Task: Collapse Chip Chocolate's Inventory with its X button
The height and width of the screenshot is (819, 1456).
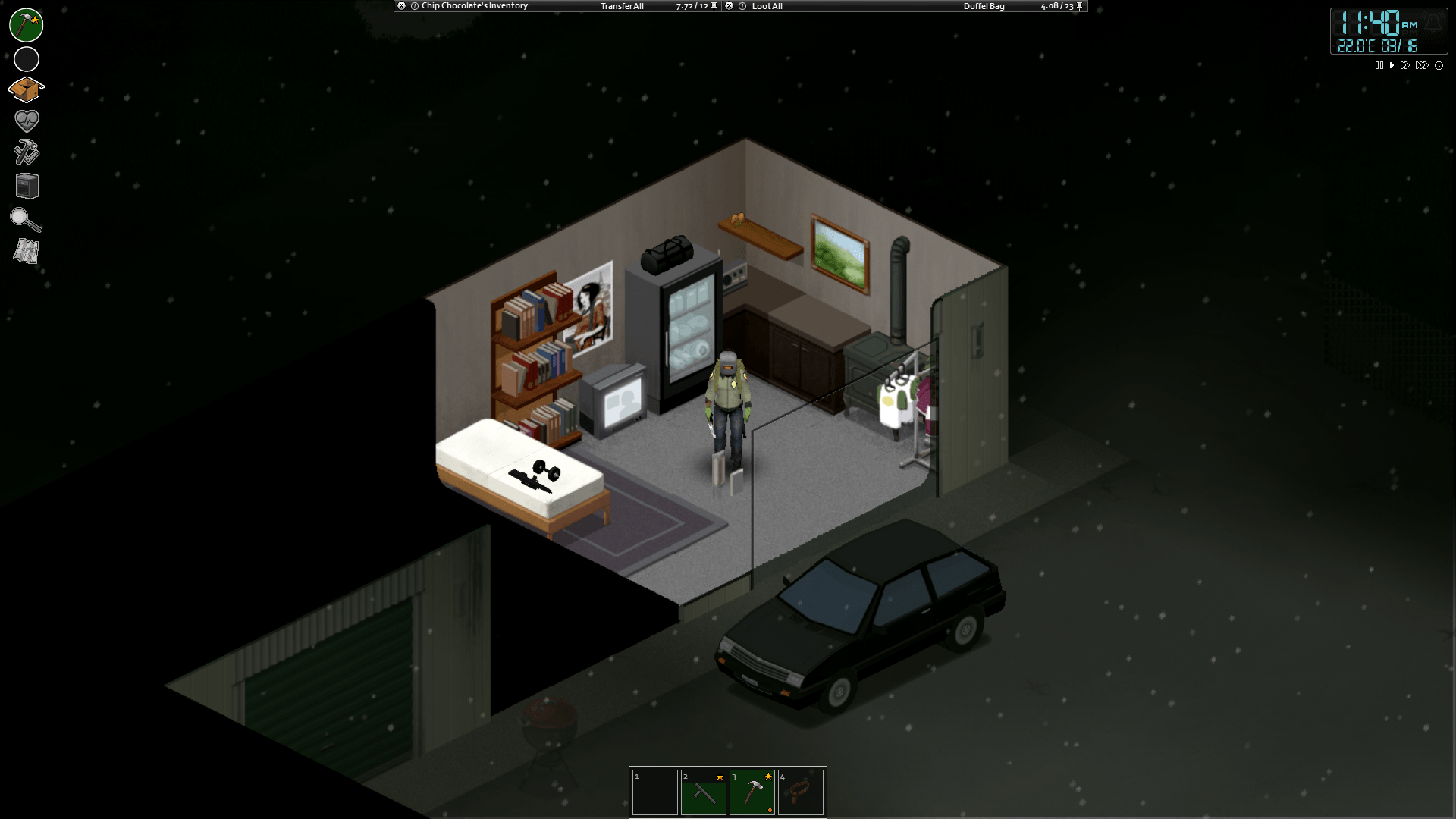Action: 400,6
